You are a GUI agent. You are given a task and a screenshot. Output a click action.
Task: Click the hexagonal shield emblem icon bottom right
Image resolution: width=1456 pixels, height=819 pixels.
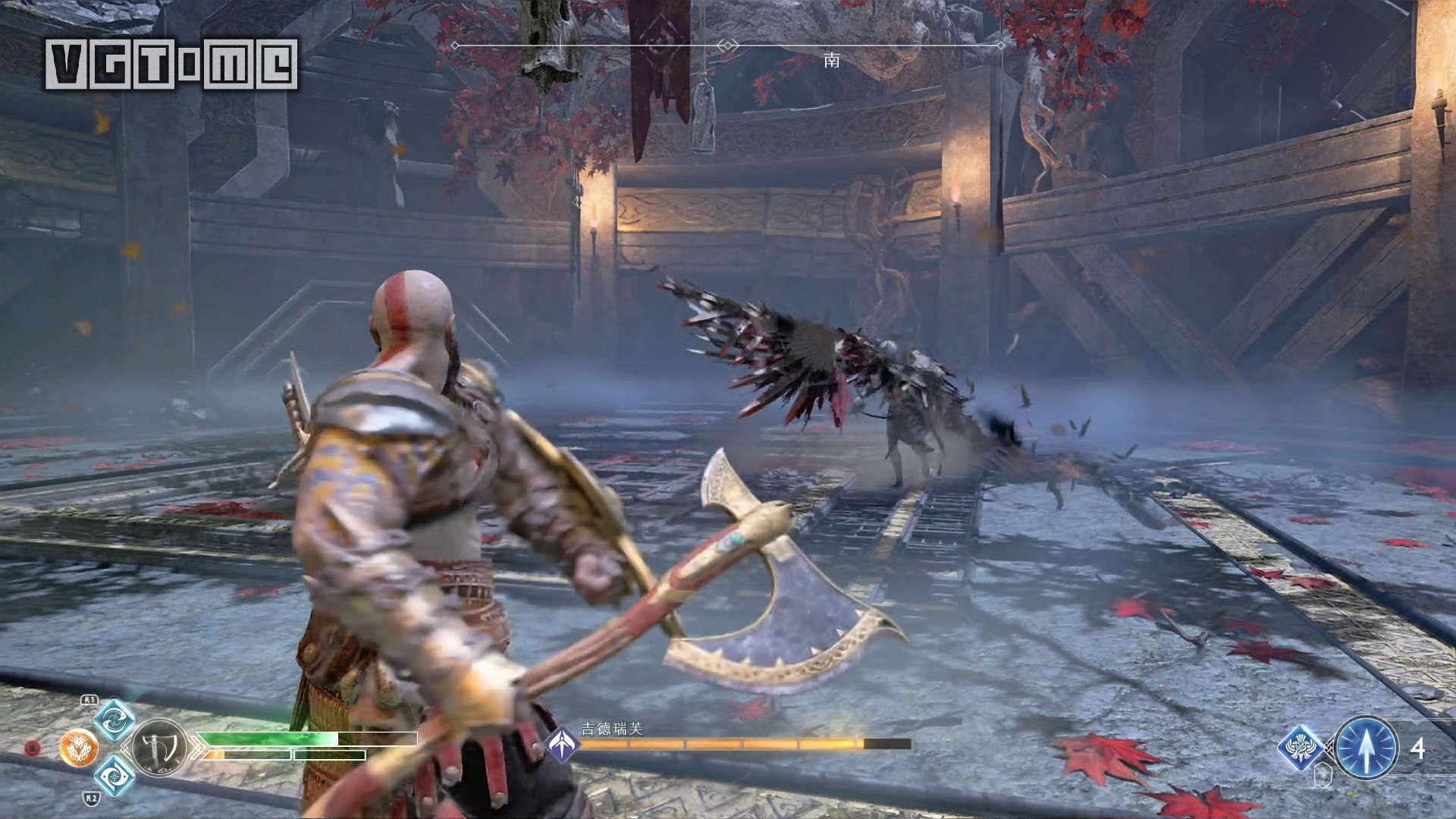click(1322, 775)
